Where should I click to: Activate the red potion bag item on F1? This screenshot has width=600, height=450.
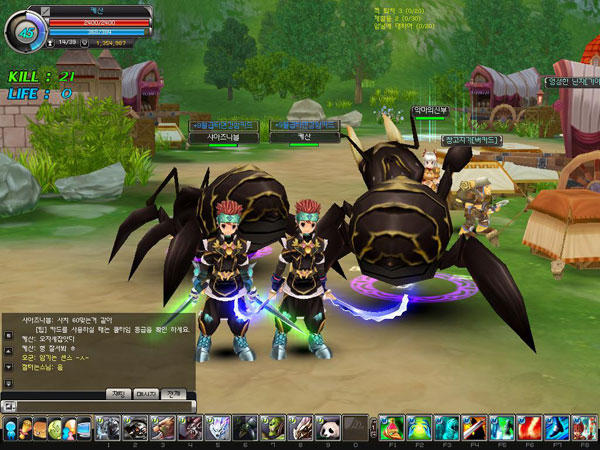392,428
